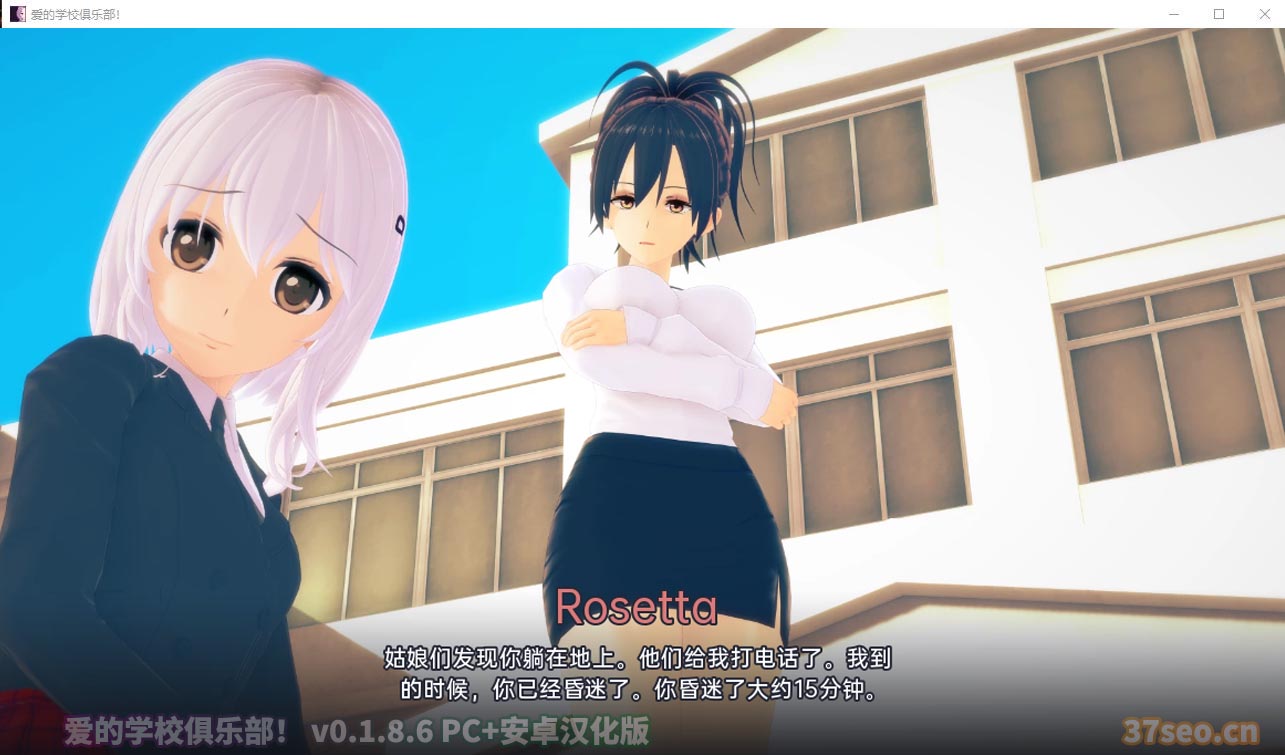This screenshot has height=755, width=1285.
Task: Maximize the 爱的学校俱乐部 window
Action: (x=1217, y=14)
